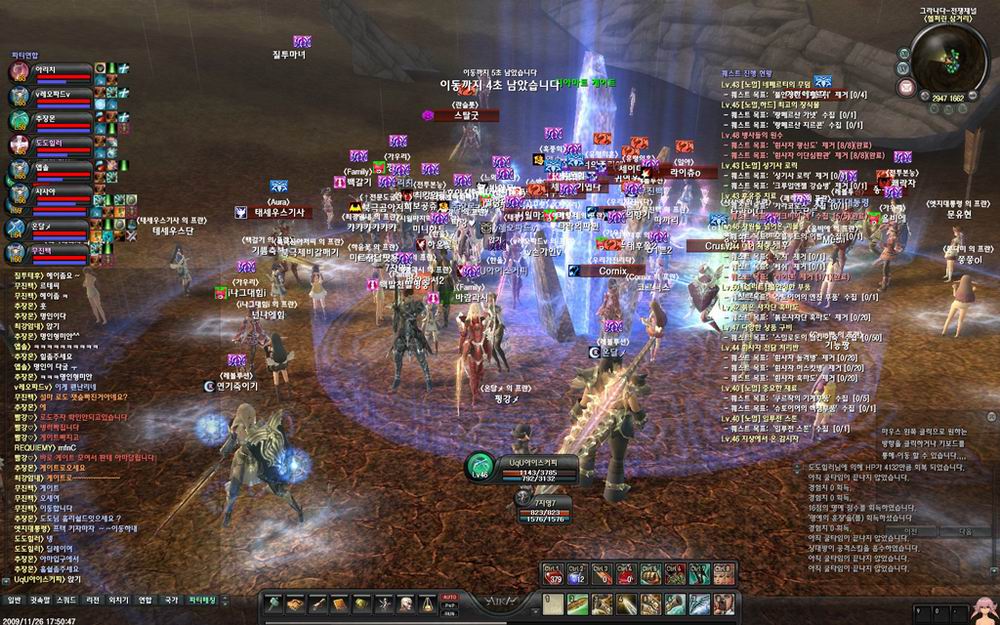Use the blue orb potion in Ctrl 2 slot
The width and height of the screenshot is (1000, 625).
click(x=579, y=574)
